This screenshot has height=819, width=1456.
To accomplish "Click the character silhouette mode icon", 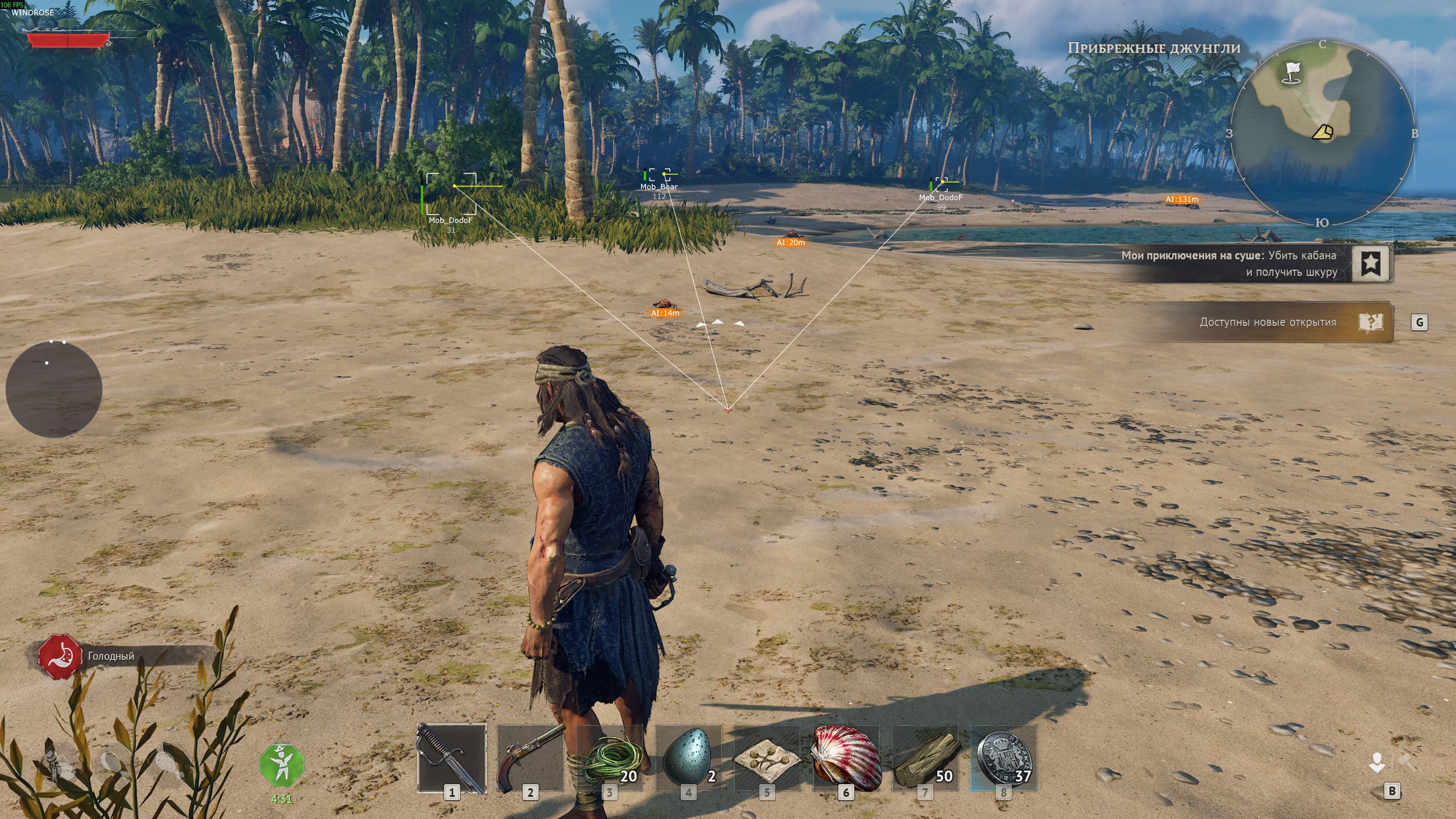I will pos(1377,763).
